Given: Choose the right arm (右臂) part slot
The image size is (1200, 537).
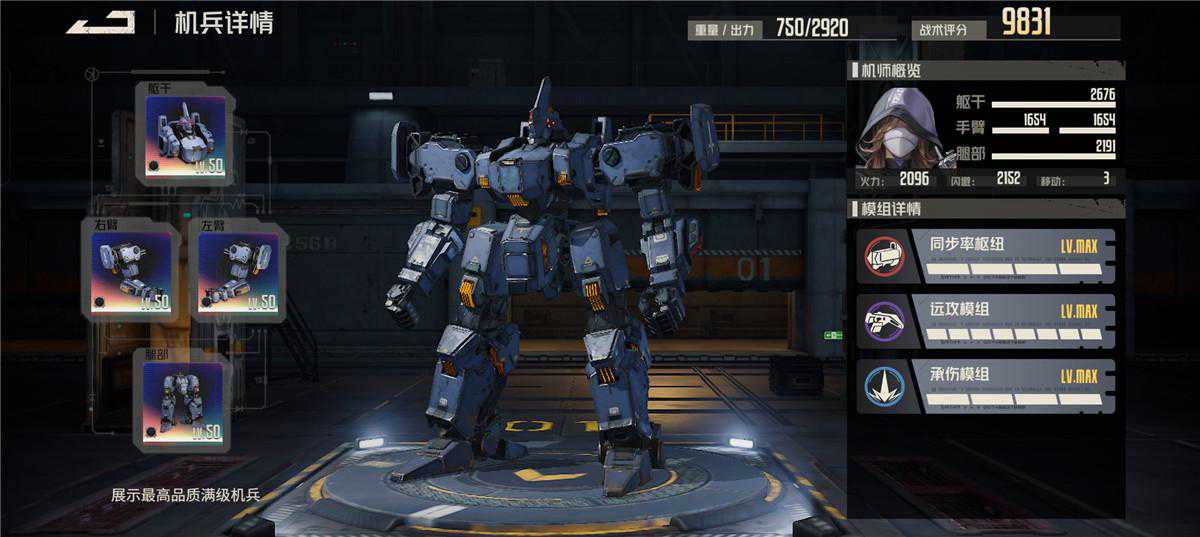Looking at the screenshot, I should point(131,269).
